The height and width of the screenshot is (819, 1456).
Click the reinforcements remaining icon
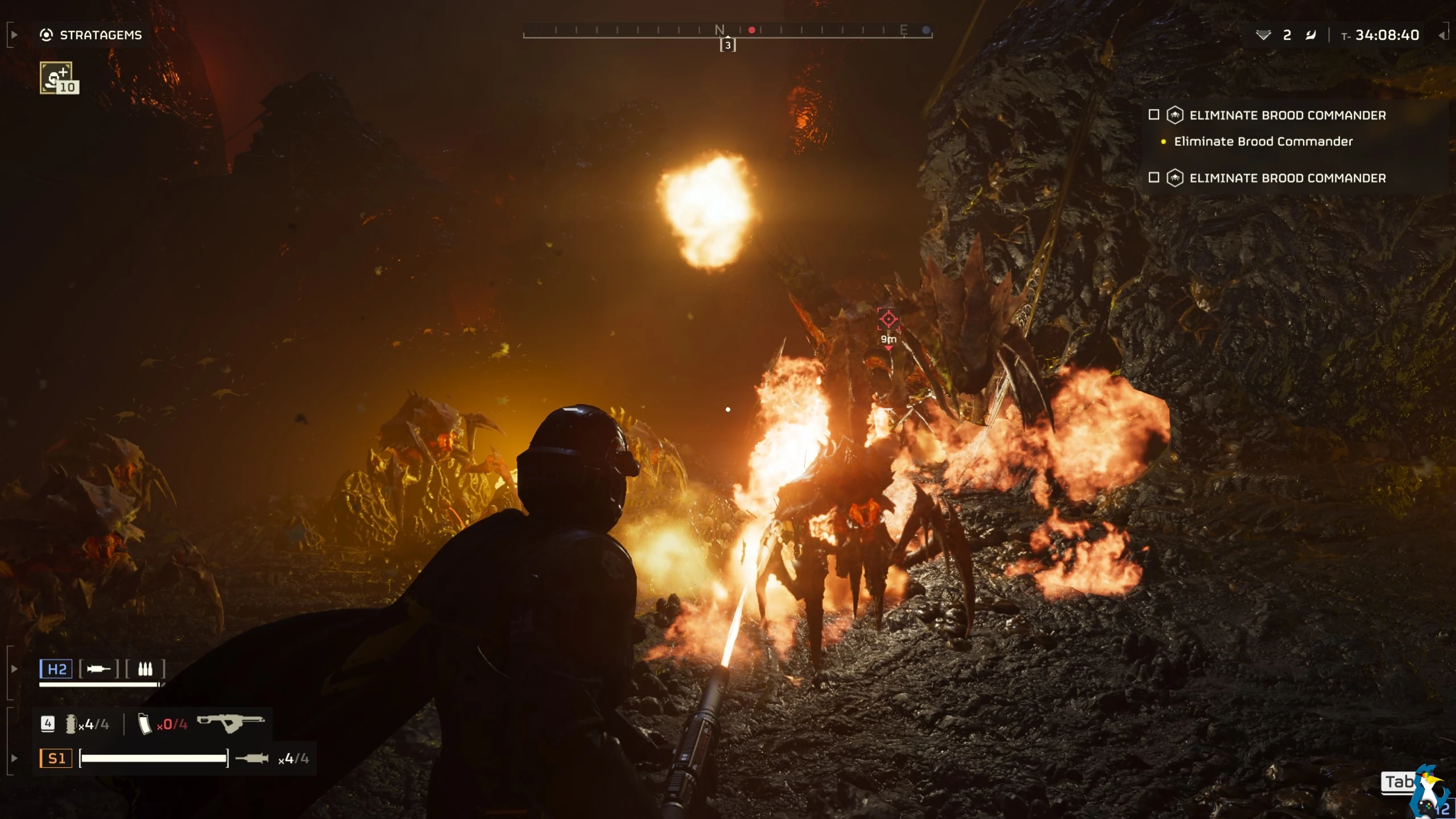1263,35
